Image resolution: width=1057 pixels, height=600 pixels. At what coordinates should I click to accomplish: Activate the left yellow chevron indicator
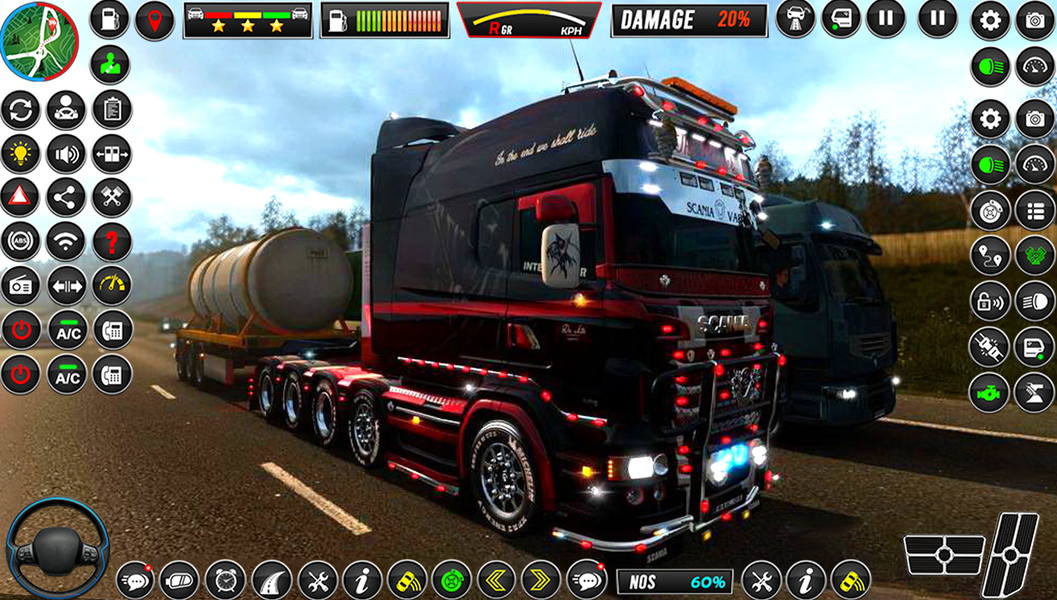point(495,579)
